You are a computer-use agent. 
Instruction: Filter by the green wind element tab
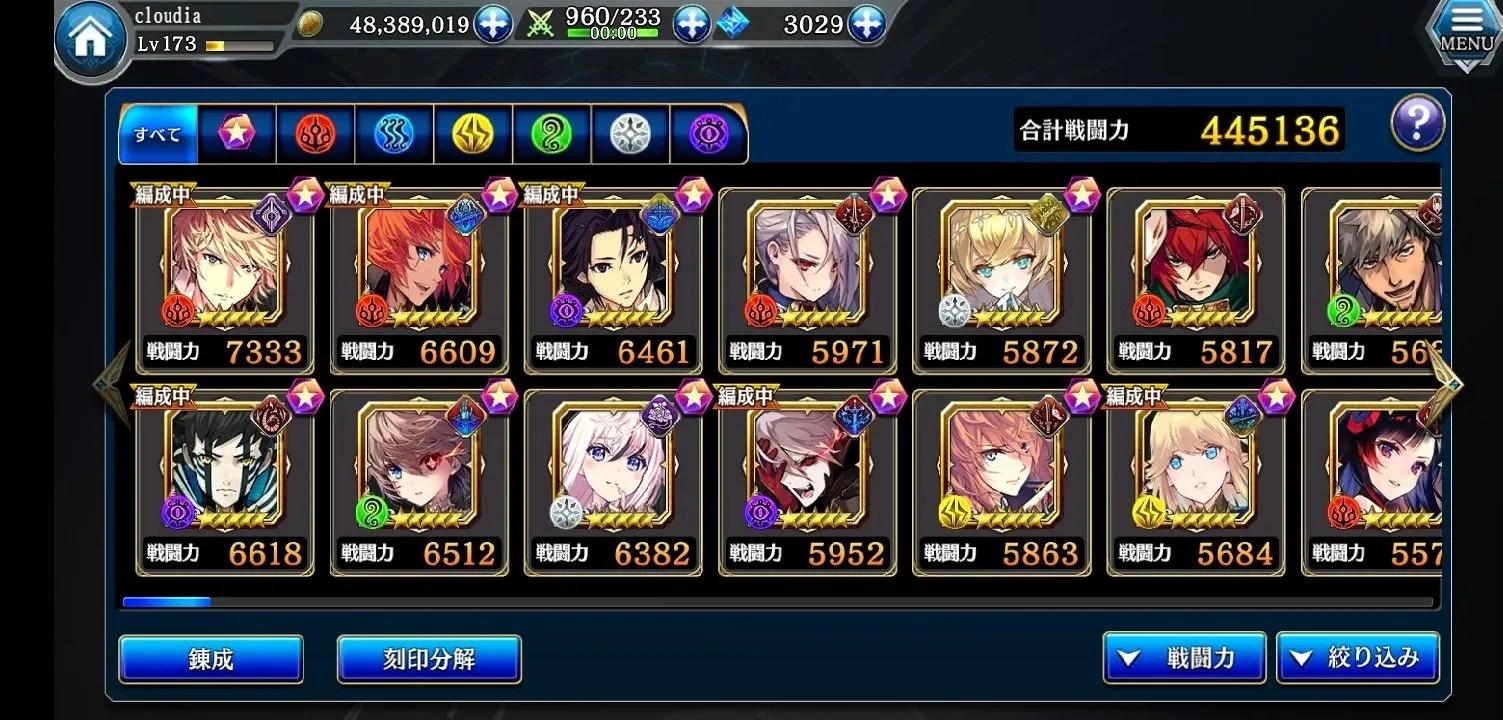click(551, 133)
